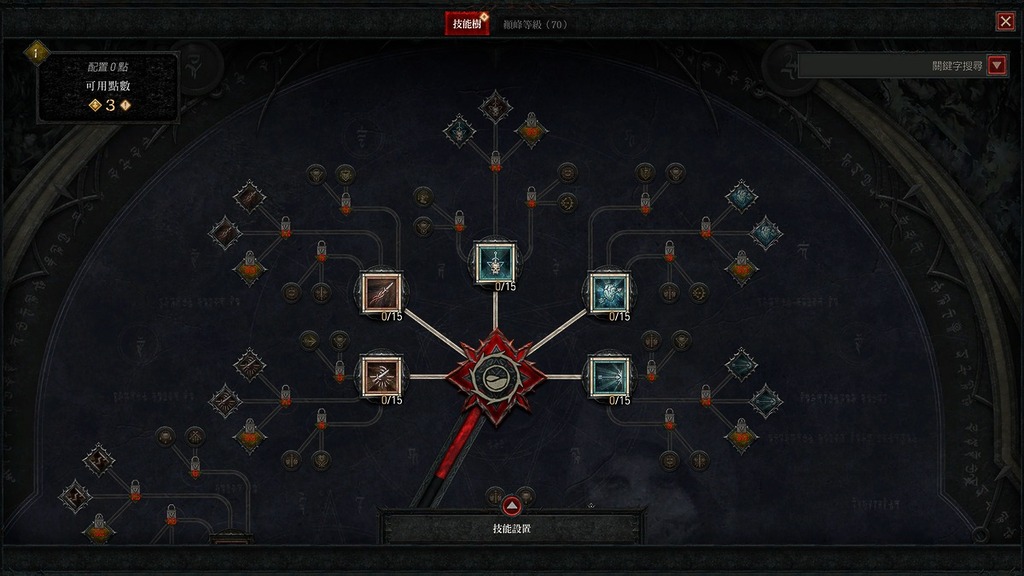Select the teal skill with light-ray arrow
The height and width of the screenshot is (576, 1024).
[x=608, y=375]
